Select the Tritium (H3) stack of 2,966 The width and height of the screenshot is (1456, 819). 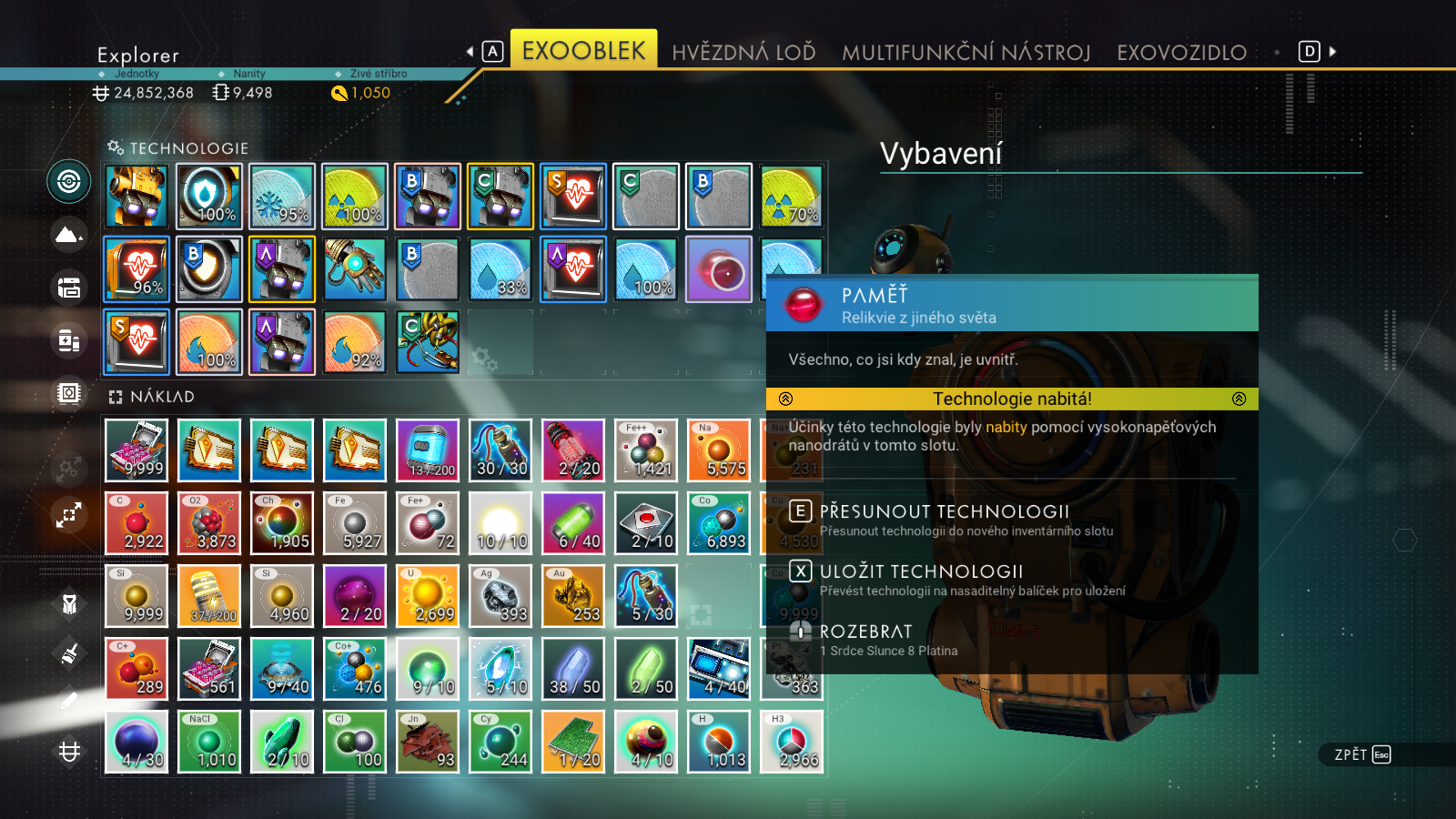coord(792,742)
